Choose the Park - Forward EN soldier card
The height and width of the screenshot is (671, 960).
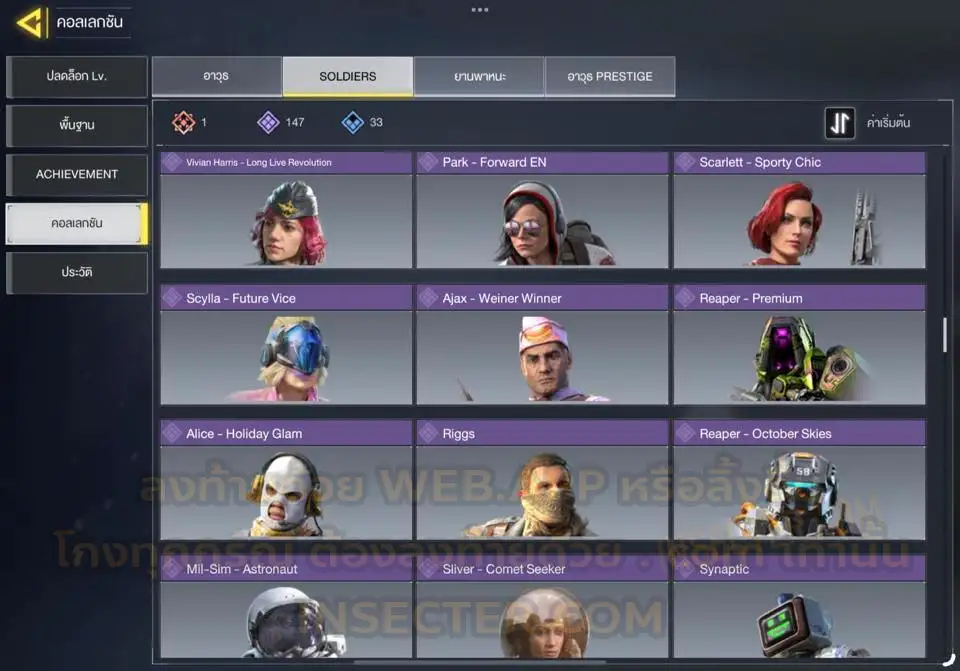[542, 210]
